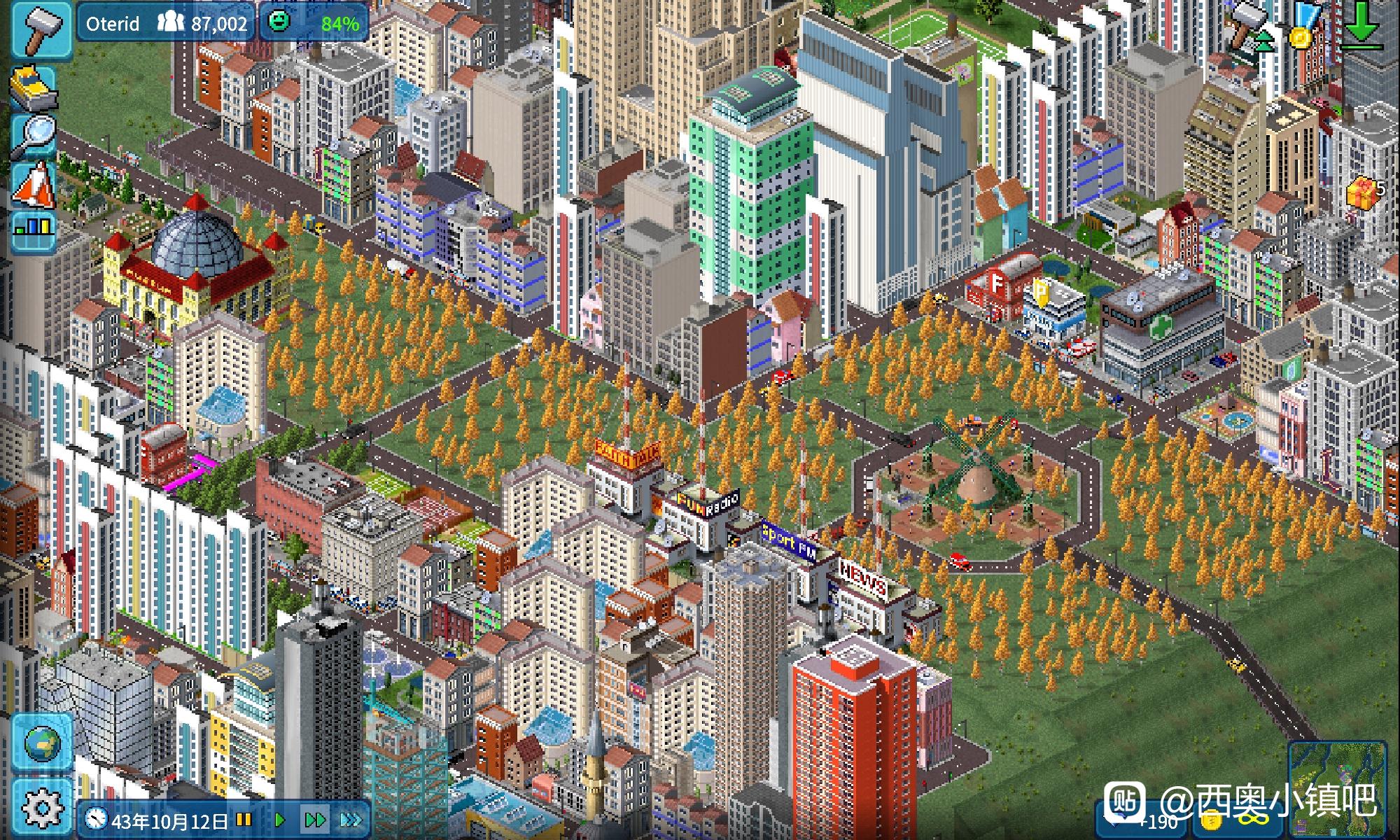Set game speed to triple fast-forward

pos(350,819)
